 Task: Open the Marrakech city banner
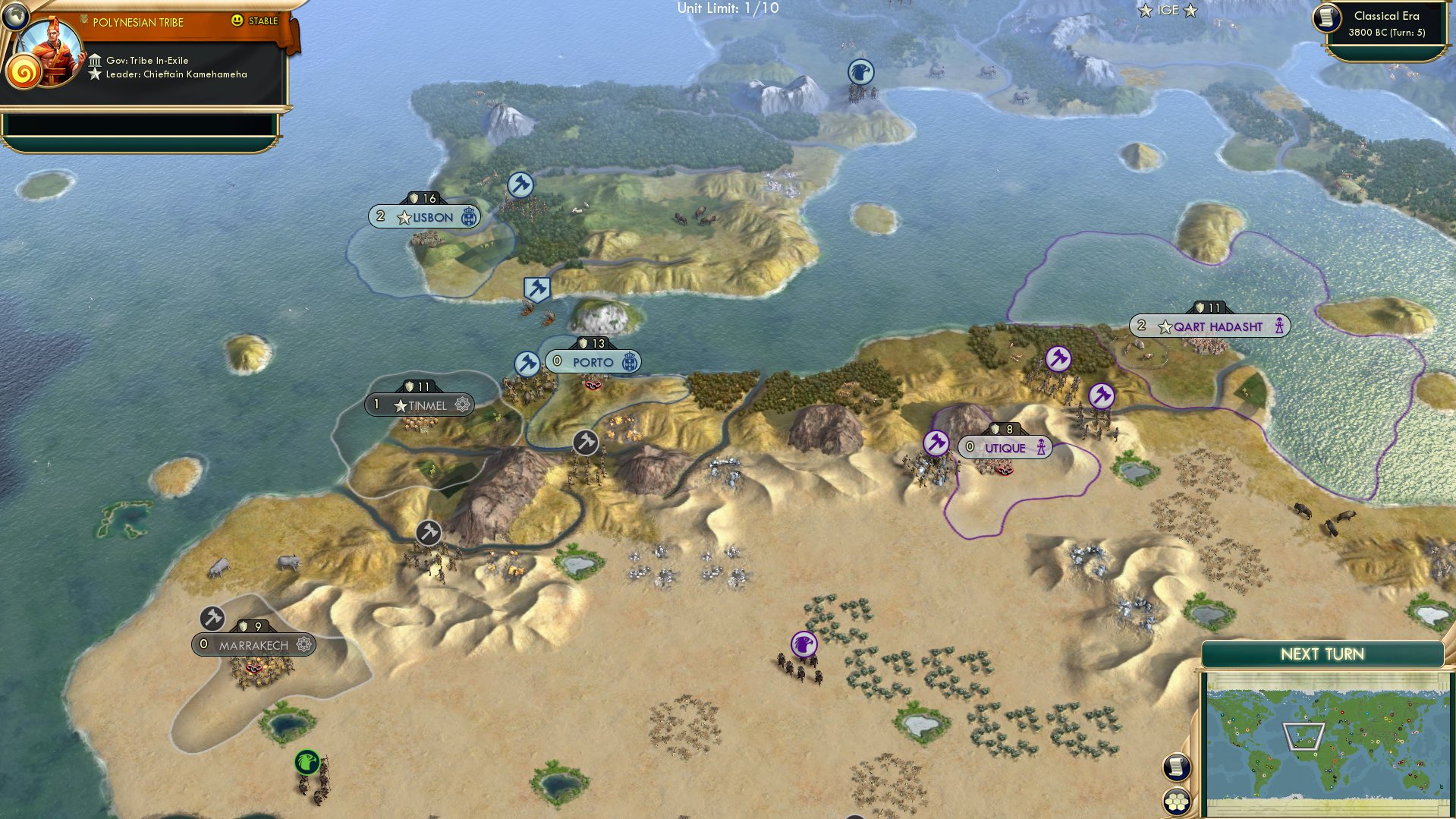click(x=253, y=644)
